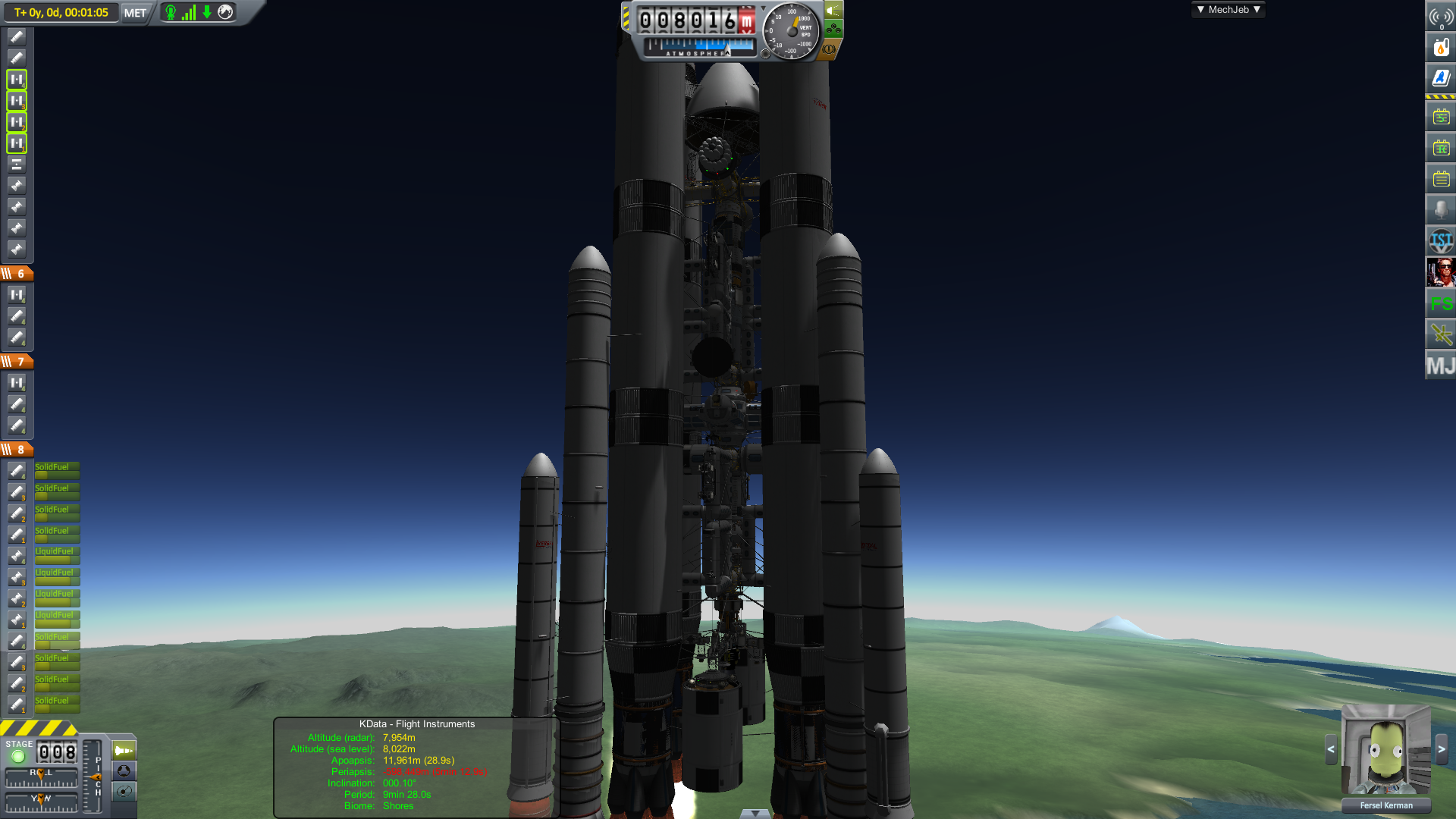Show next crew portrait with right arrow

(1442, 749)
